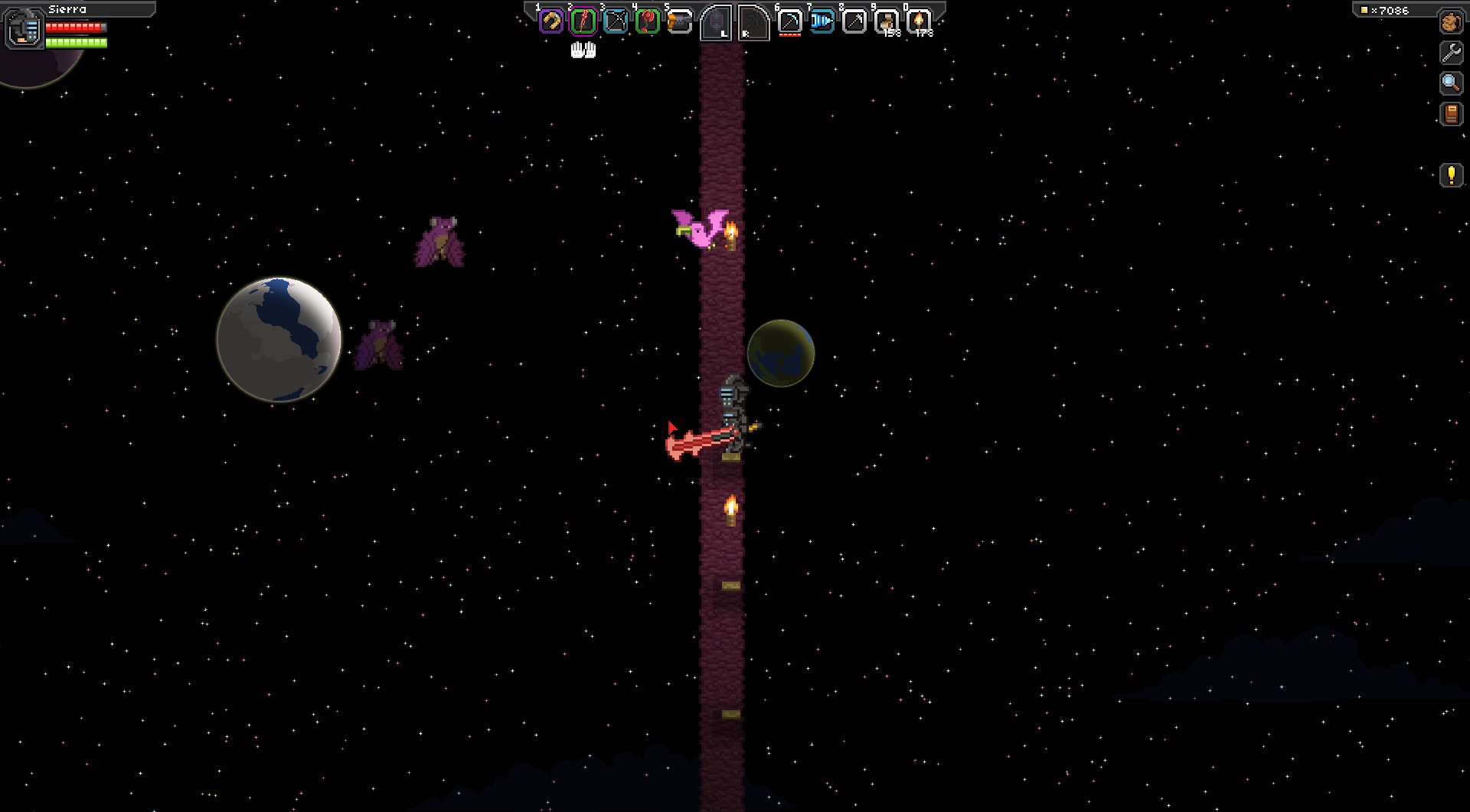
Task: Choose the bow in hotbar slot 3
Action: click(616, 21)
